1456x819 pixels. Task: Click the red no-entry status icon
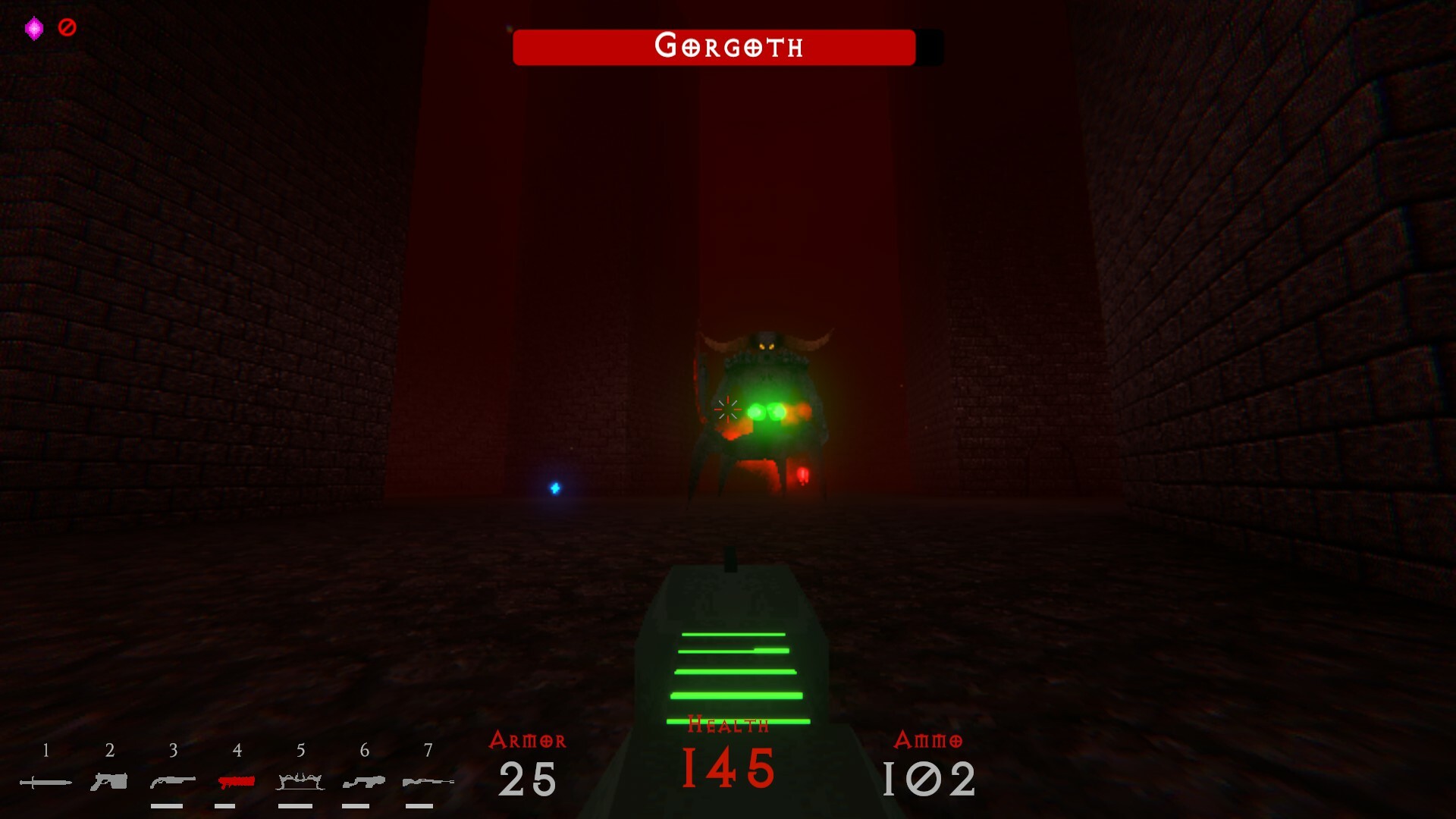pyautogui.click(x=67, y=28)
